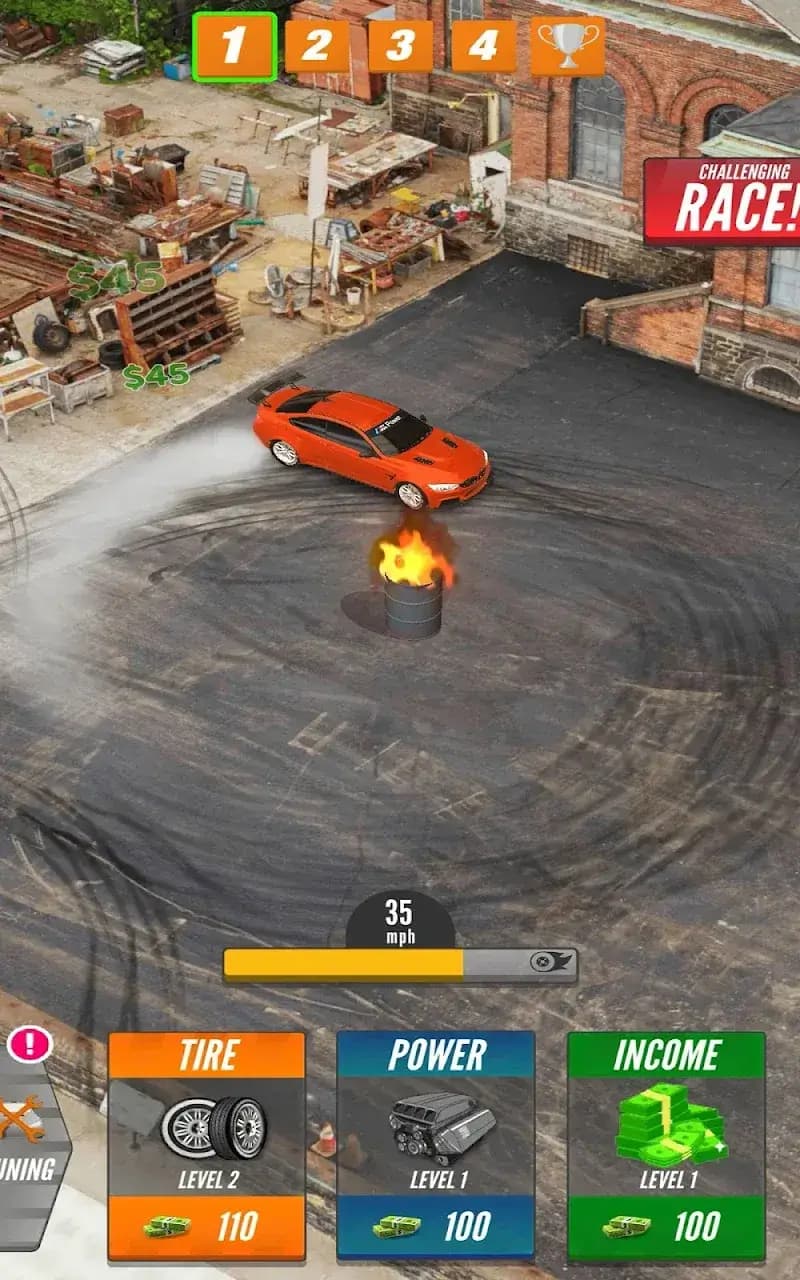Open stage 4 tile
The width and height of the screenshot is (800, 1280).
(483, 46)
